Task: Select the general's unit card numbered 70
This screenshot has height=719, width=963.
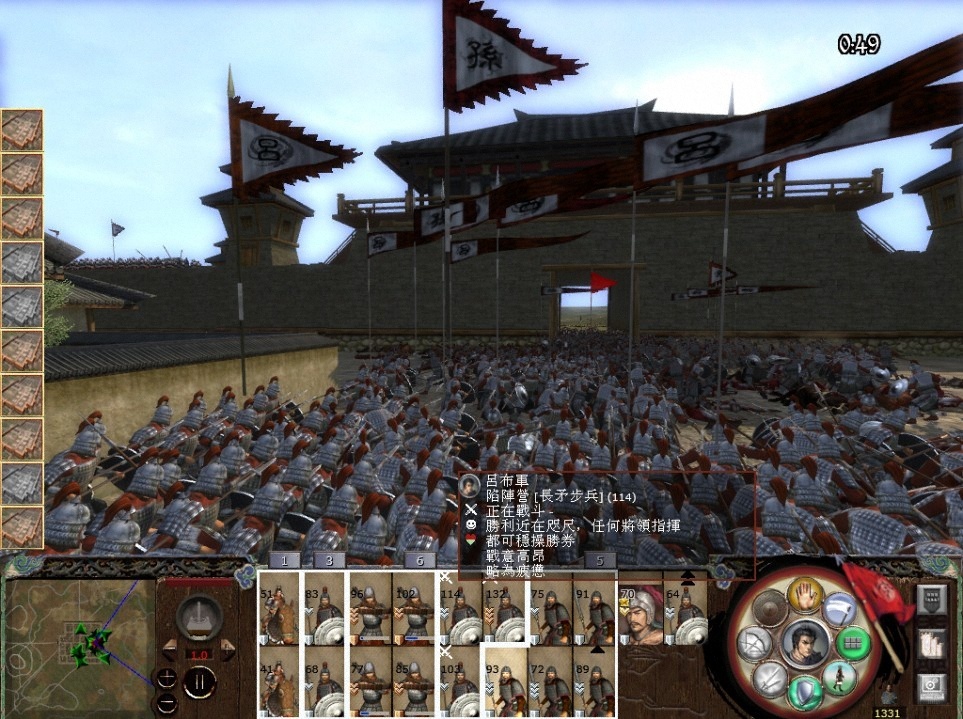Action: [x=641, y=608]
